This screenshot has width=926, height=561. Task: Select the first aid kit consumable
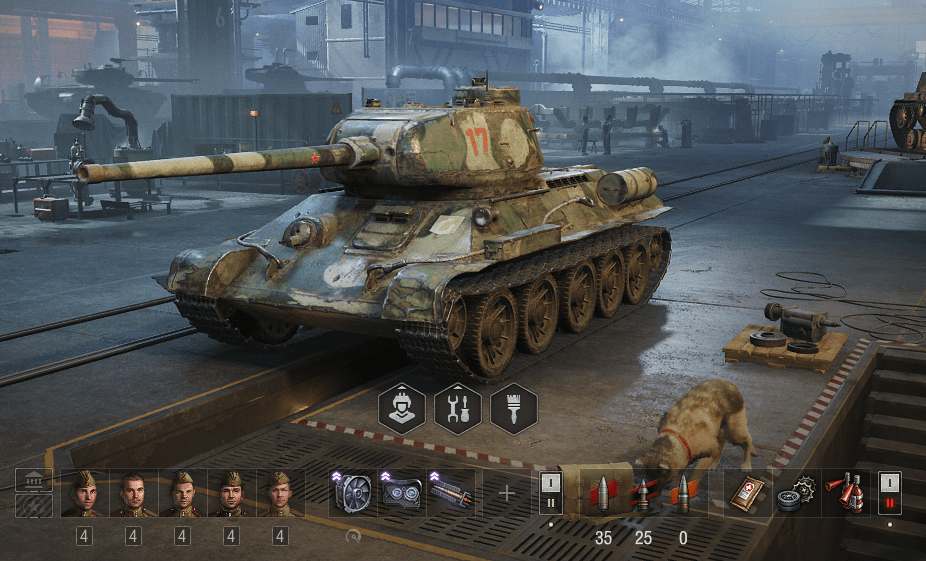[746, 493]
